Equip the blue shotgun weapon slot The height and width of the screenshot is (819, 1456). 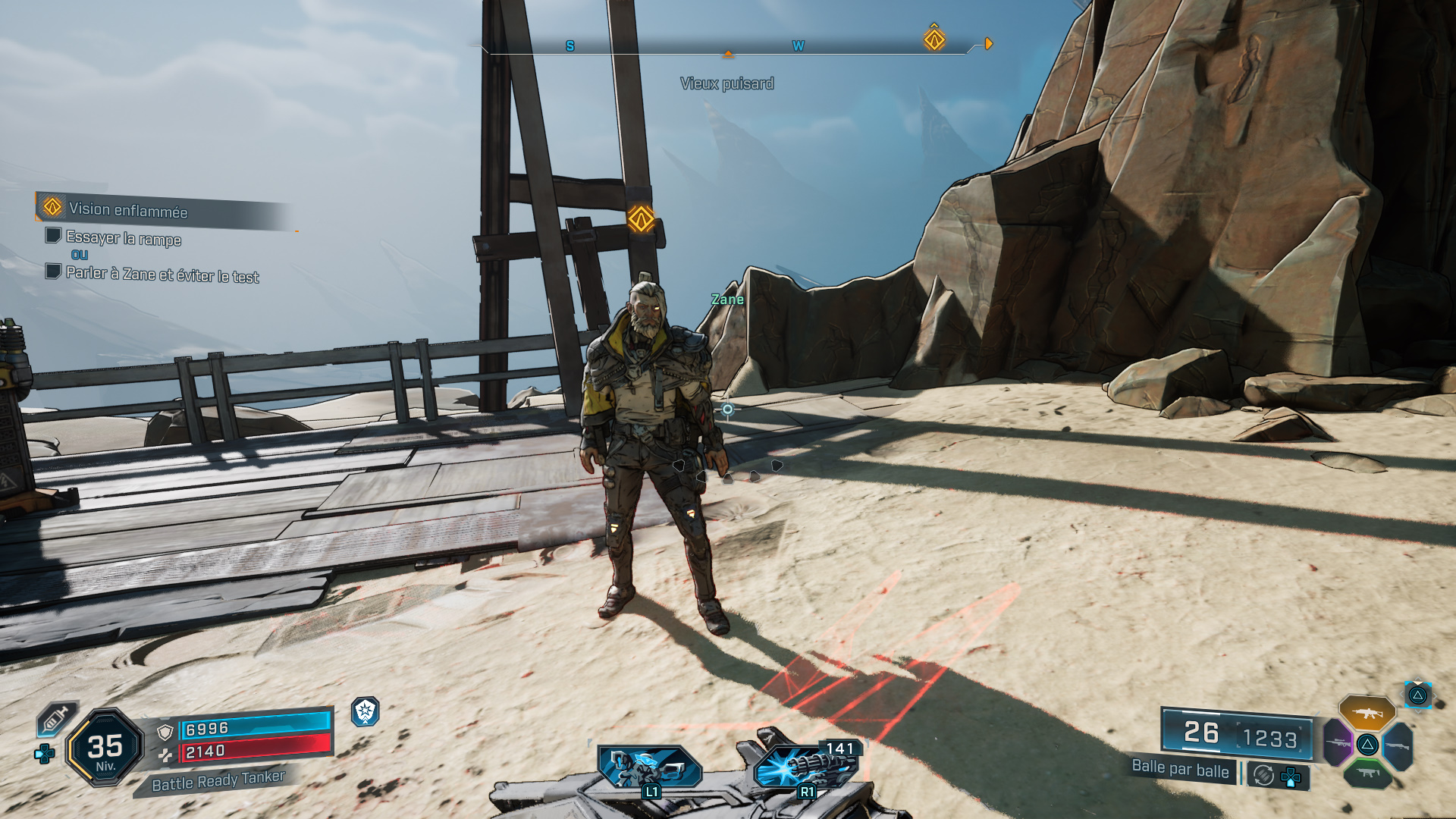point(1398,746)
